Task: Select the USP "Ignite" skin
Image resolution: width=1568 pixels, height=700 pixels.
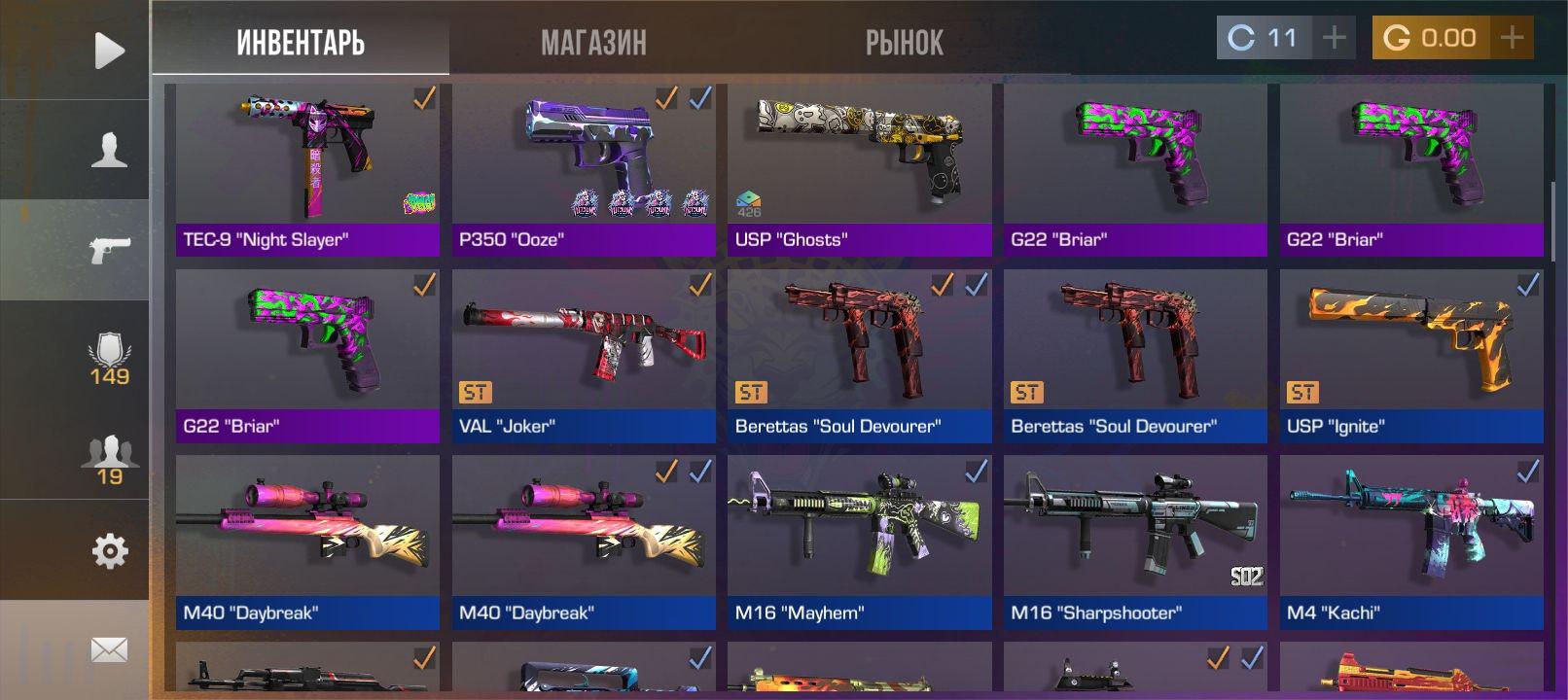Action: point(1411,356)
